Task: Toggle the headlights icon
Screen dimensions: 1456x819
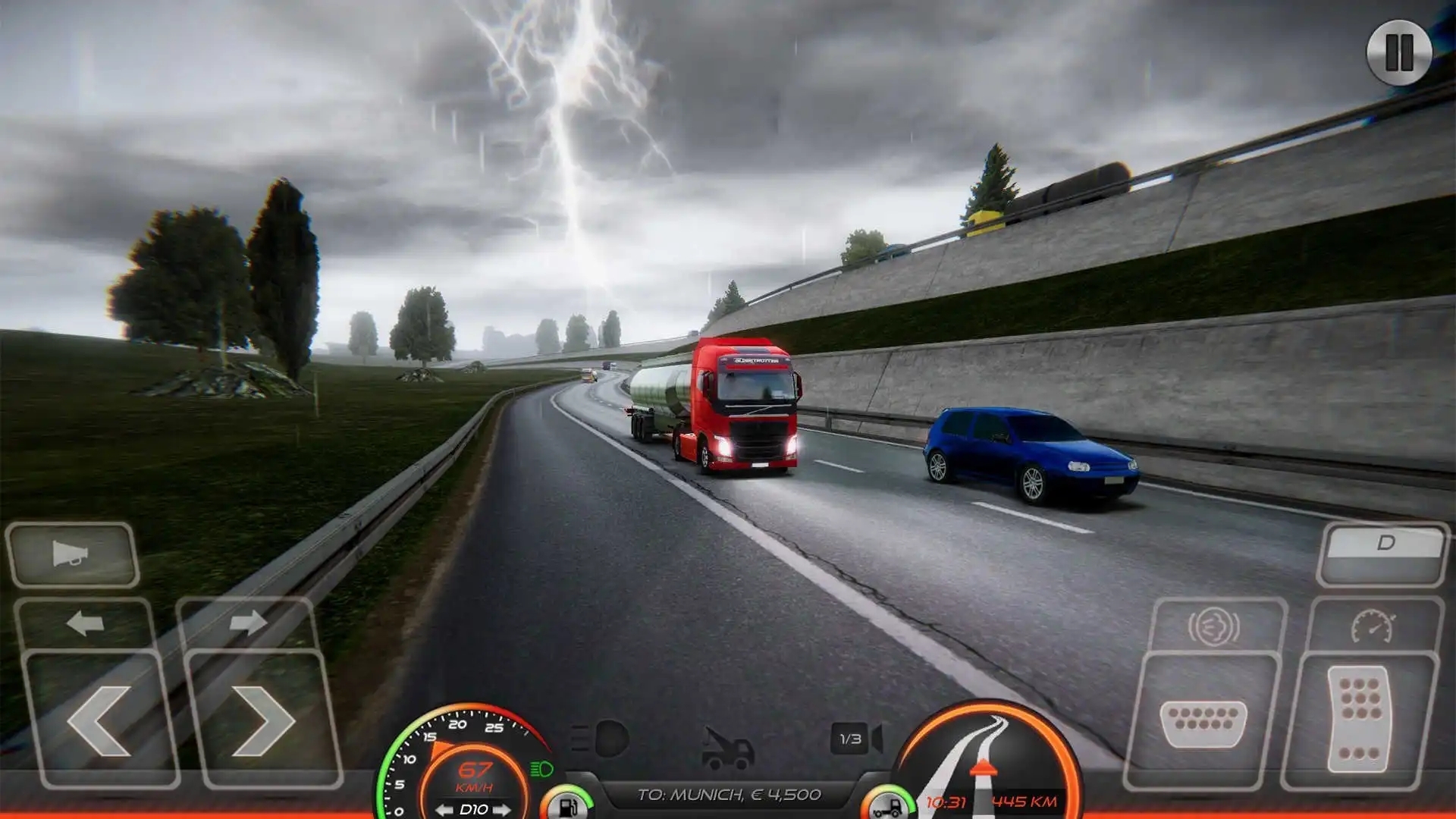Action: click(601, 738)
